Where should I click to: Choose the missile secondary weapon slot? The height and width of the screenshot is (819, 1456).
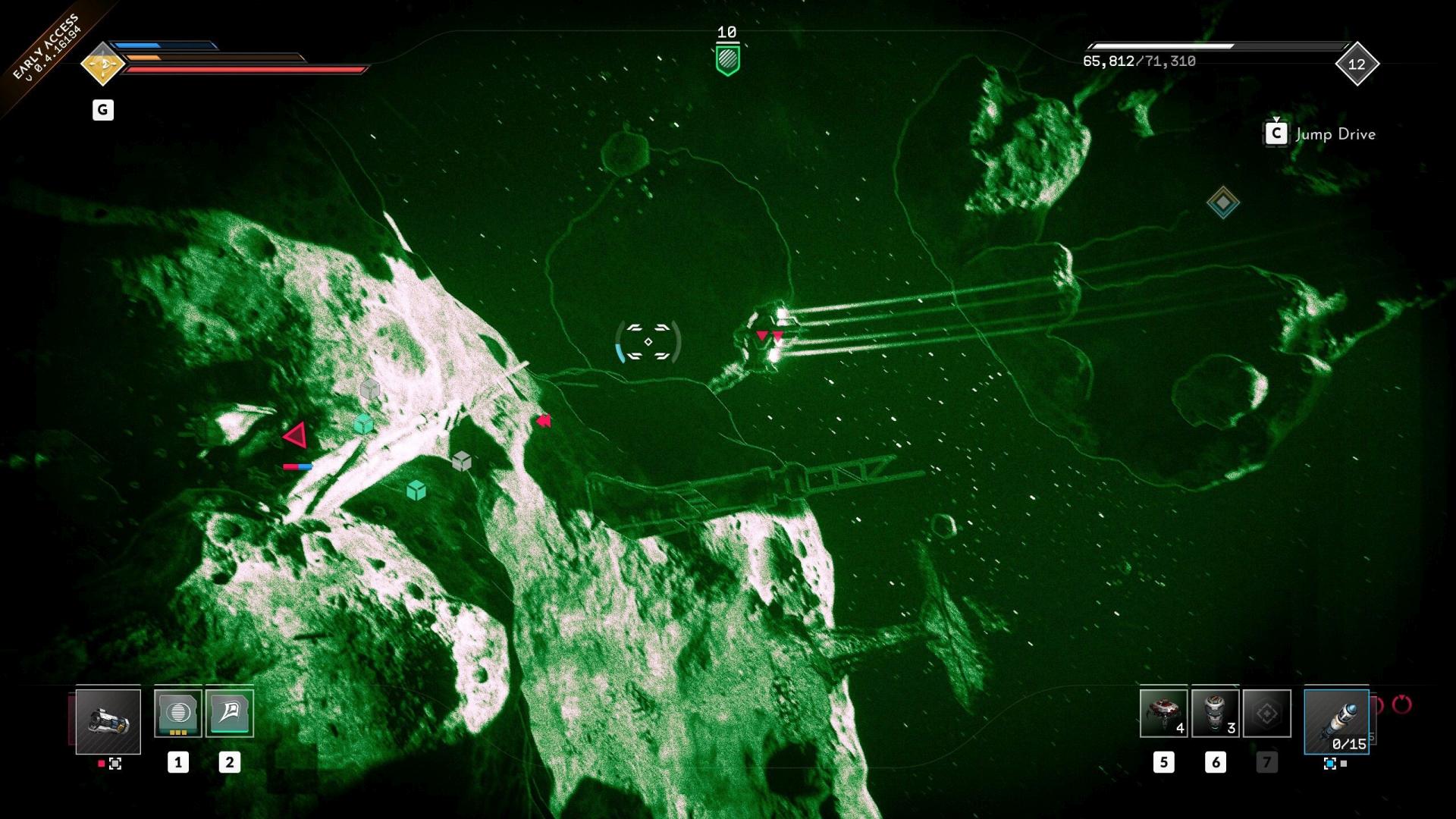pos(1336,721)
